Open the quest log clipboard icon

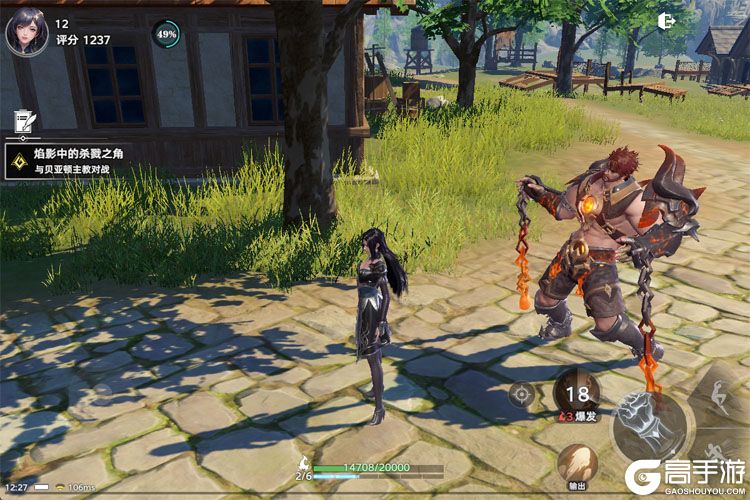point(20,121)
